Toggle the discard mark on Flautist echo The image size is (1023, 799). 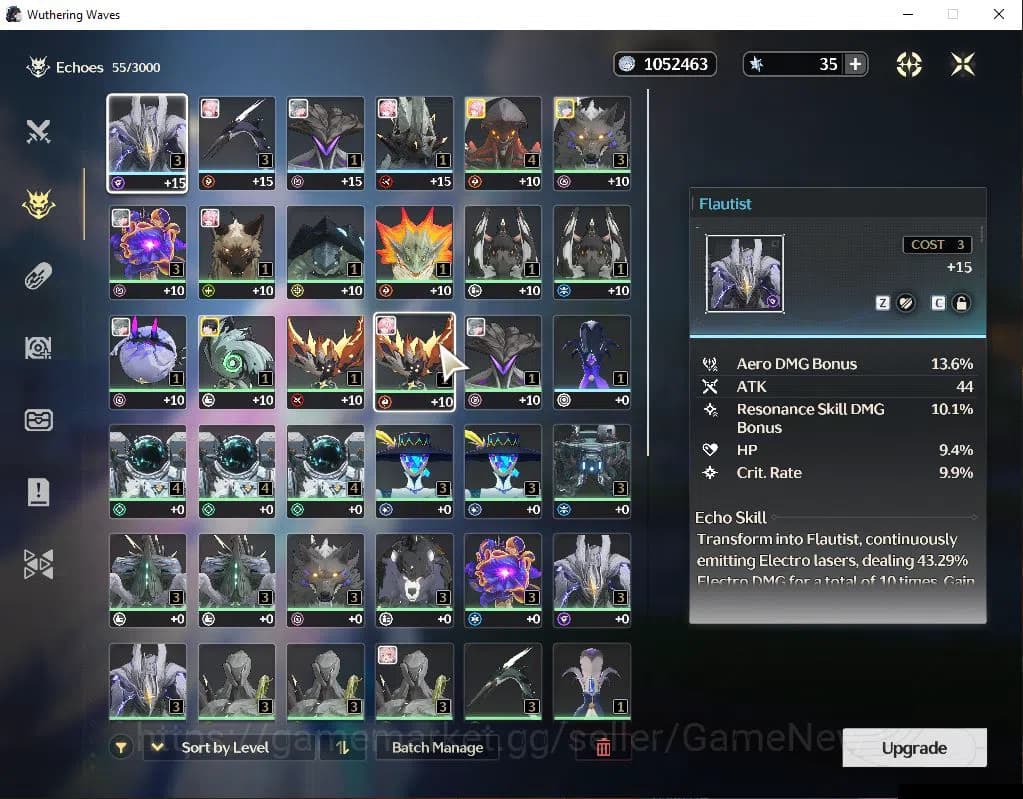(906, 303)
